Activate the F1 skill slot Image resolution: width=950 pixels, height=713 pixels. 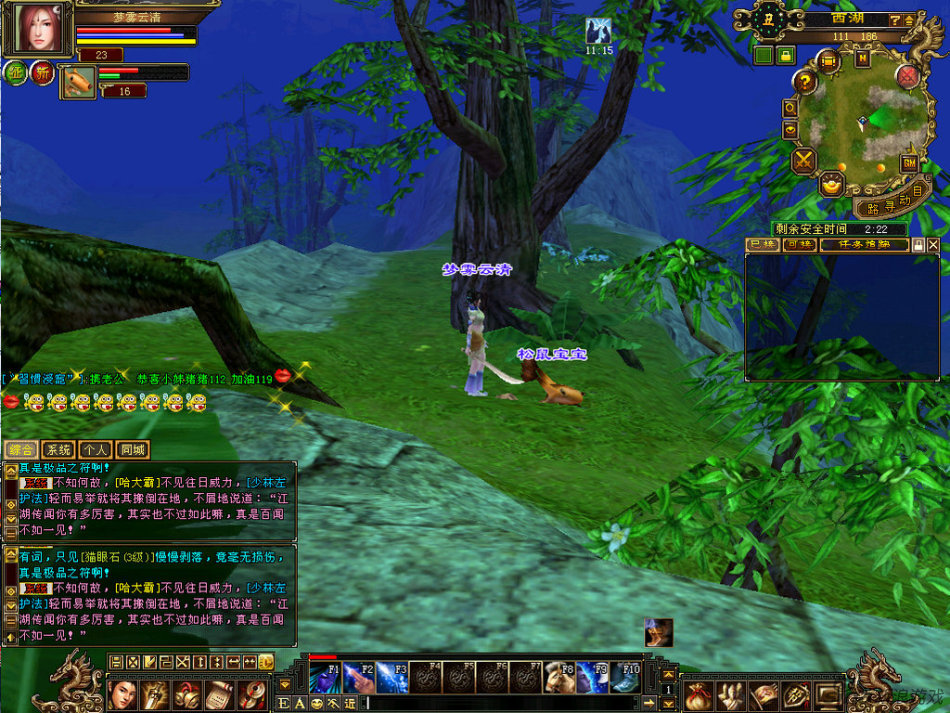(324, 678)
